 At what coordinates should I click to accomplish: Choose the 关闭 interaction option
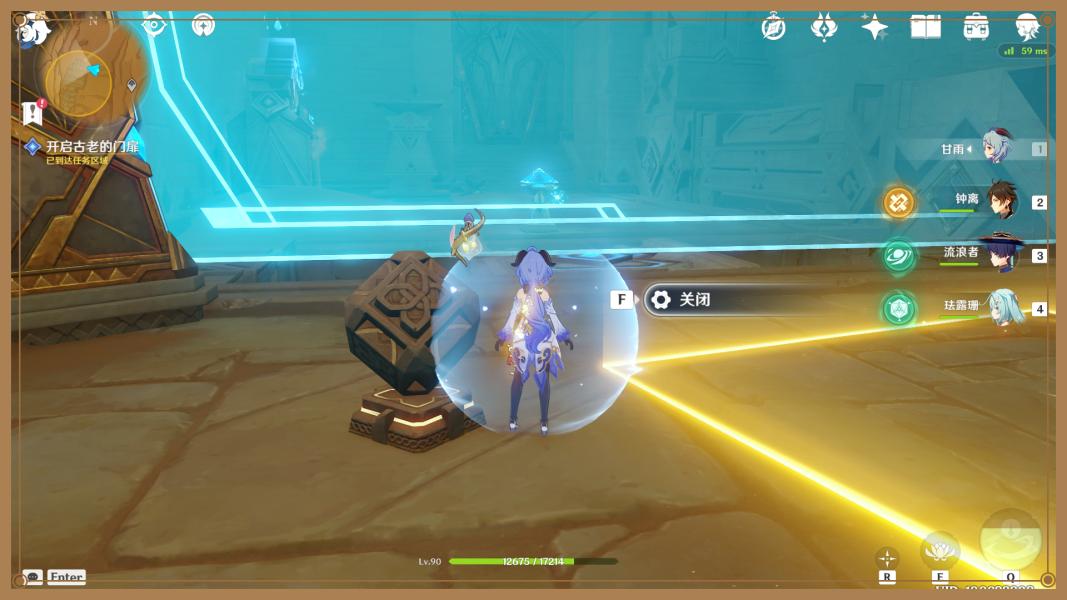(694, 299)
